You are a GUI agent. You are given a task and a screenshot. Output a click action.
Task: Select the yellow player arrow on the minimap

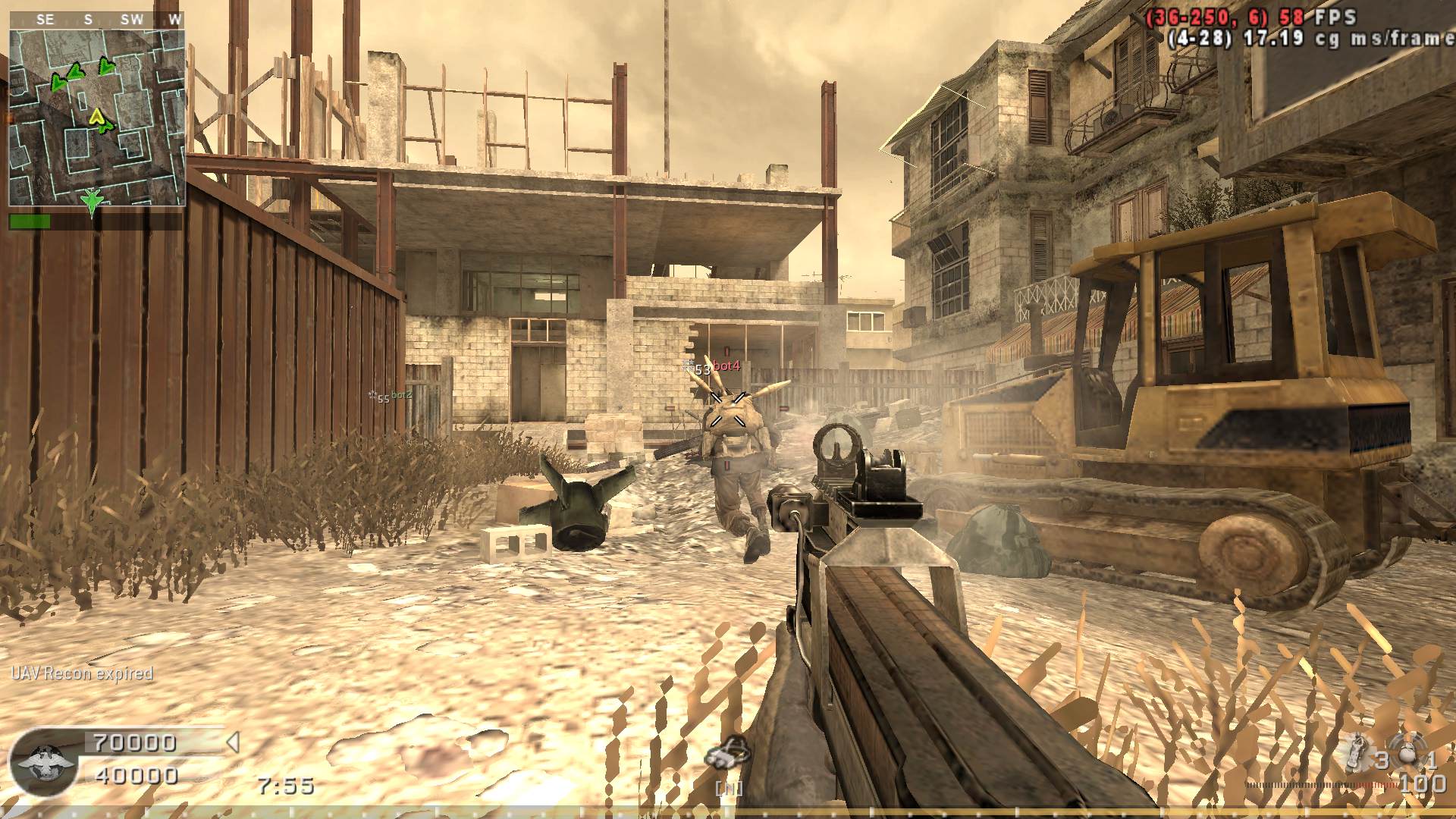coord(96,116)
